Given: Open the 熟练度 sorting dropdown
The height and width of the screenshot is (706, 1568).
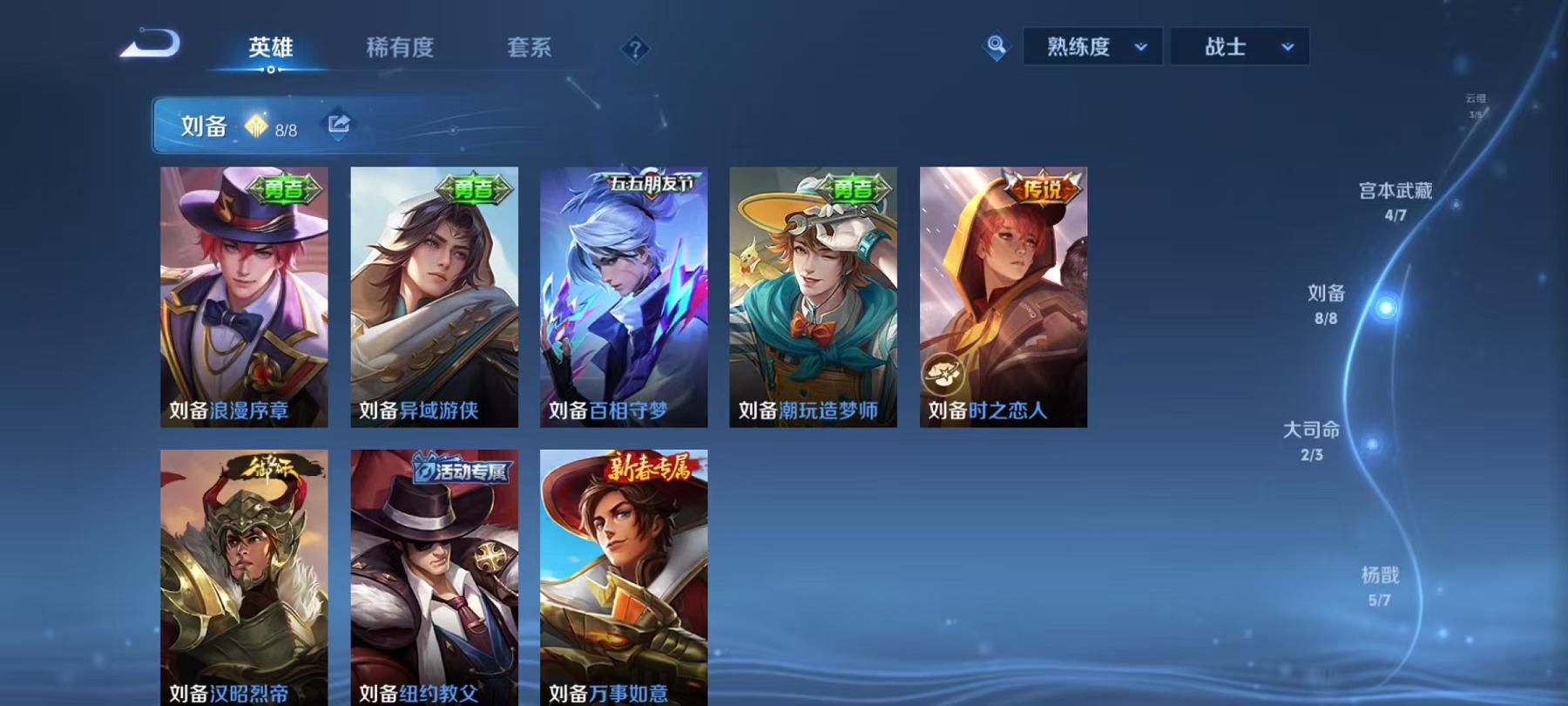Looking at the screenshot, I should pos(1091,48).
